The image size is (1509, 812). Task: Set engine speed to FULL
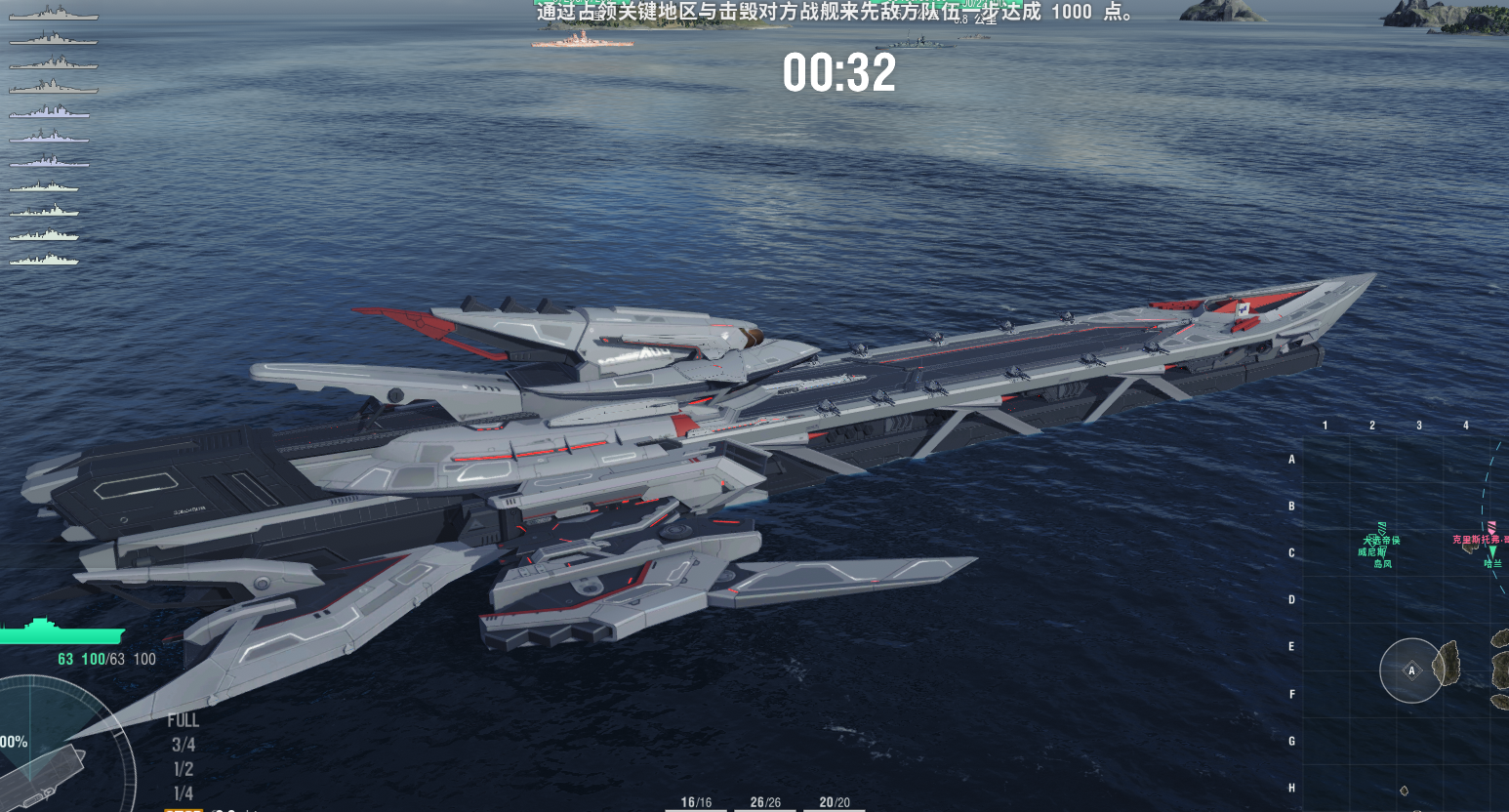pos(184,720)
